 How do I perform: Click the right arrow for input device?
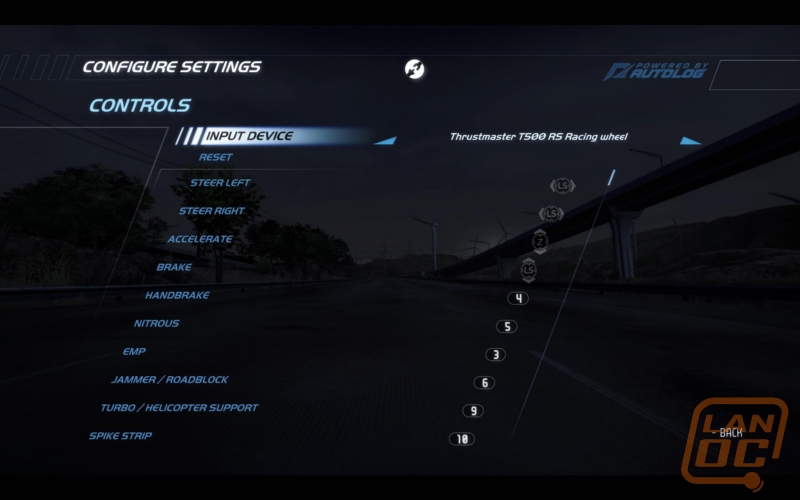point(690,141)
